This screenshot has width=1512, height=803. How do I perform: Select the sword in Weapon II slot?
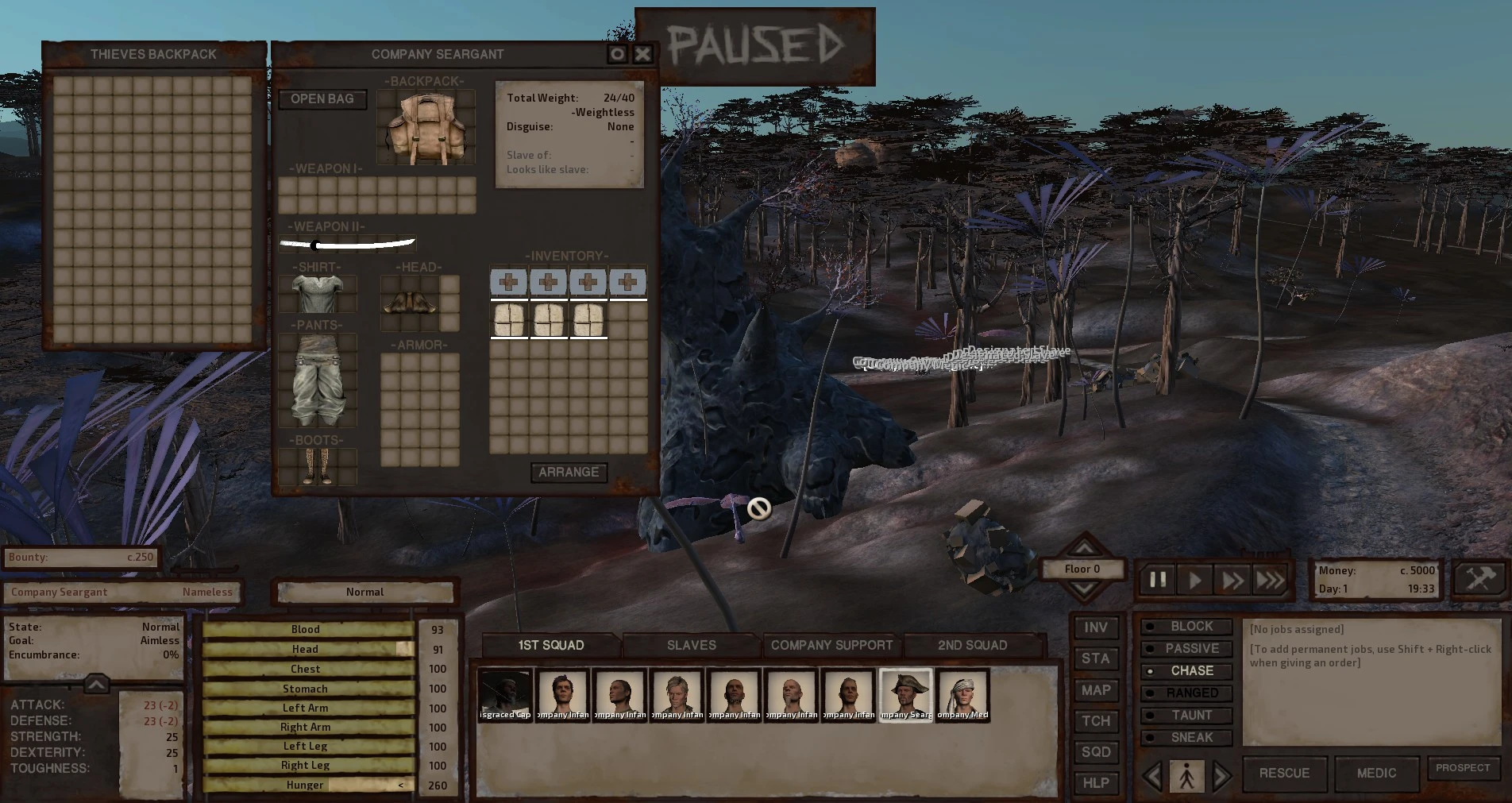point(347,245)
